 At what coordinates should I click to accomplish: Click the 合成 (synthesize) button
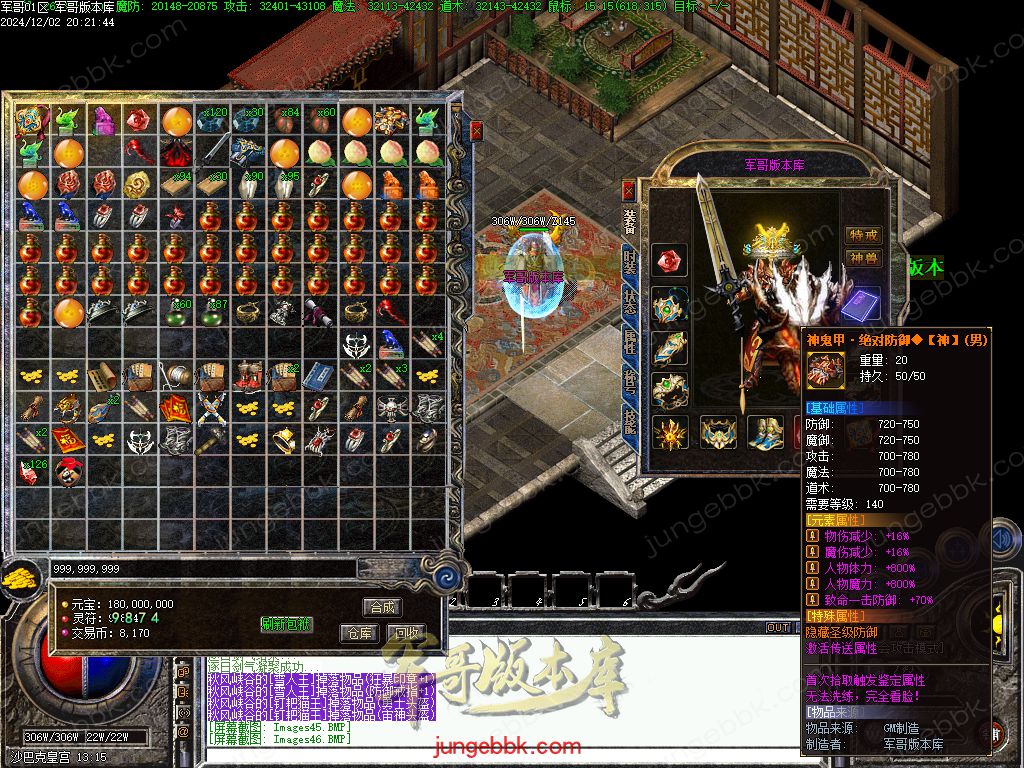point(383,607)
